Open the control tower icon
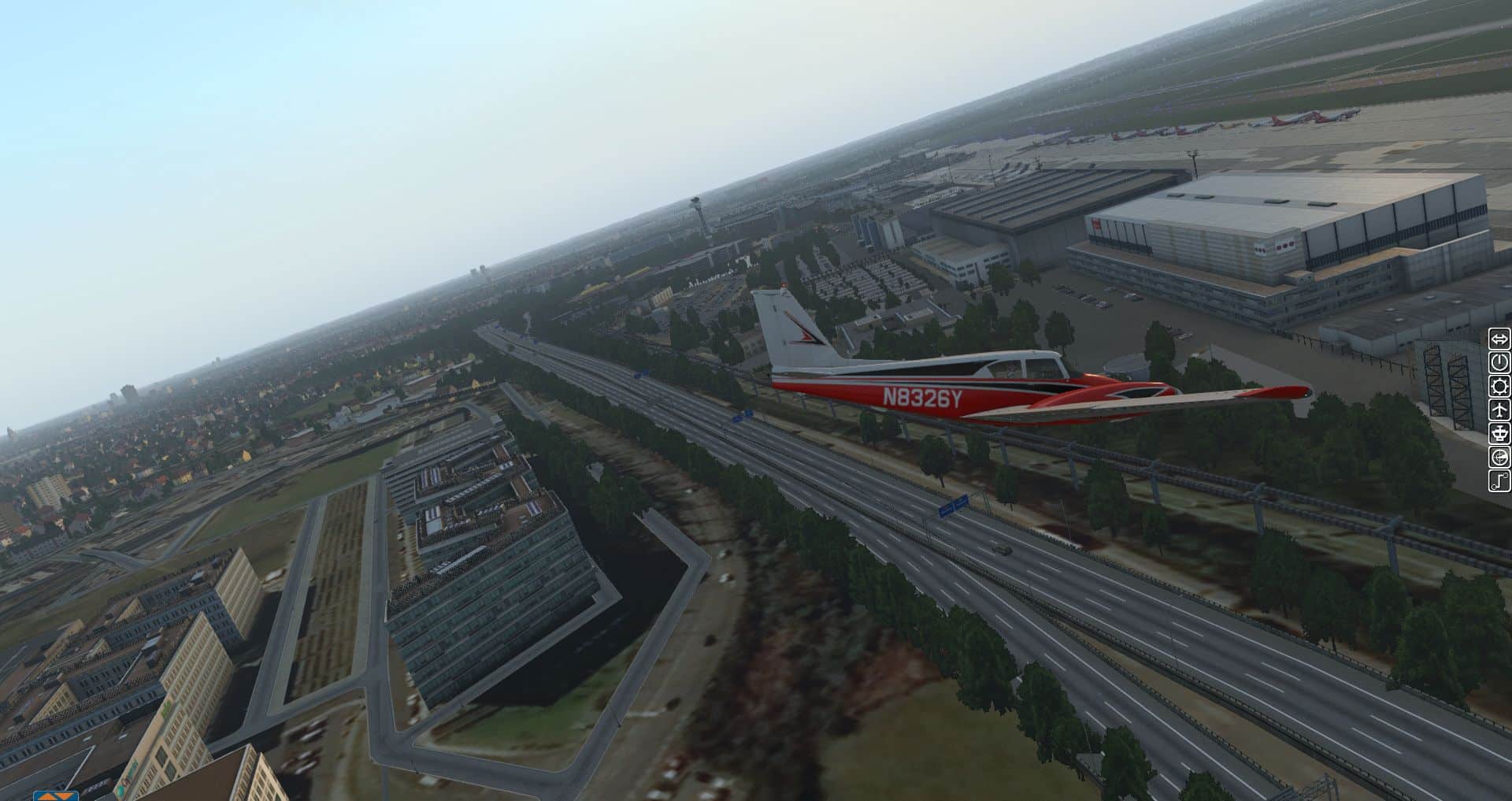The width and height of the screenshot is (1512, 801). [1499, 433]
